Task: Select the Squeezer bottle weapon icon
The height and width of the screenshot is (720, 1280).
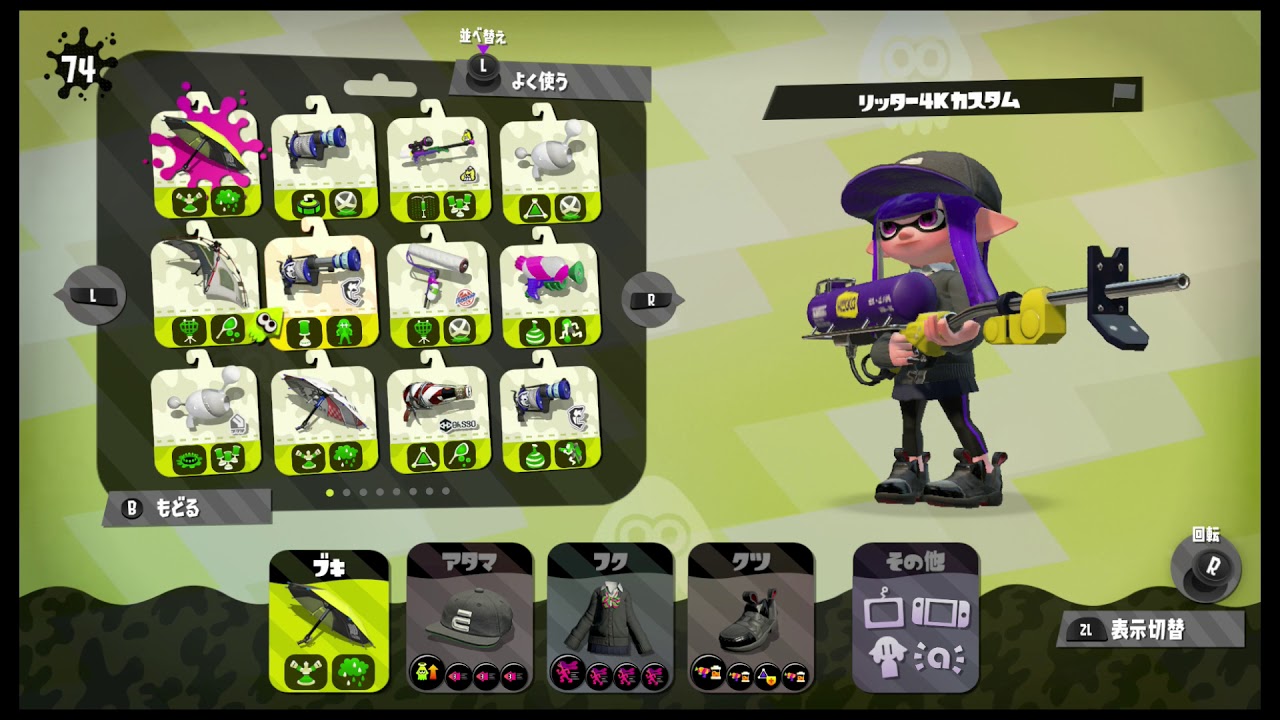Action: pos(437,415)
